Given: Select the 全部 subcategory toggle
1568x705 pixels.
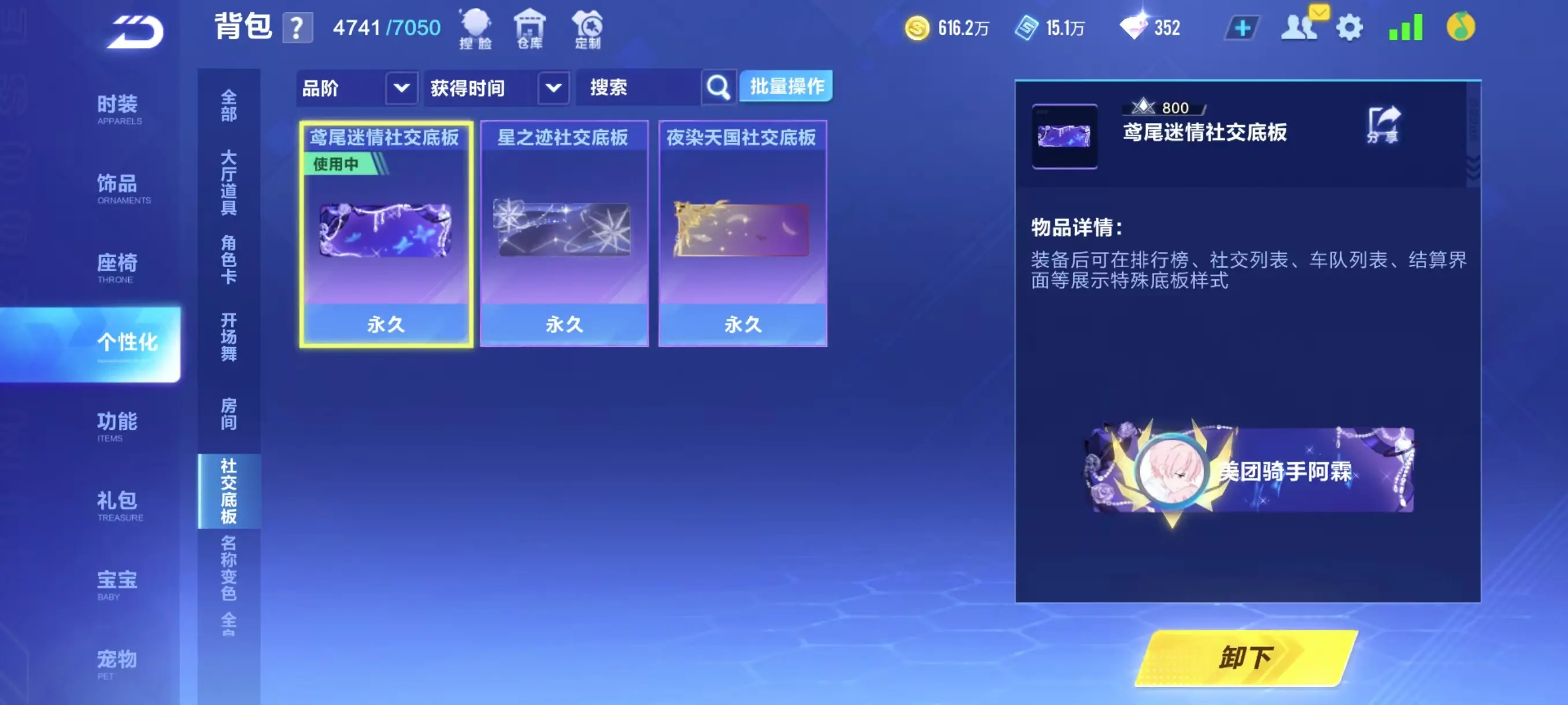Looking at the screenshot, I should pos(228,105).
